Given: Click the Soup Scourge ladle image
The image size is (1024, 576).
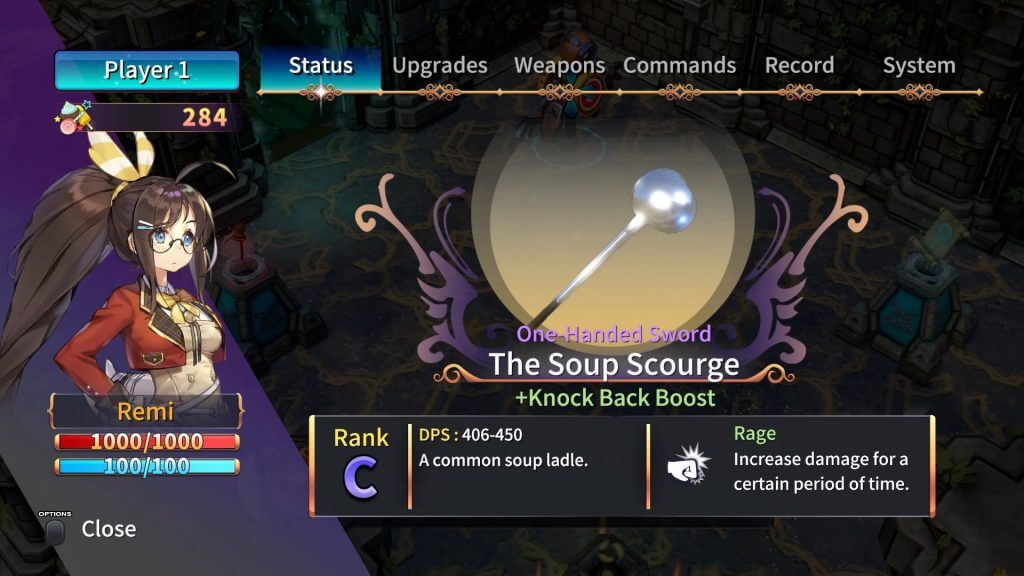Looking at the screenshot, I should tap(613, 242).
